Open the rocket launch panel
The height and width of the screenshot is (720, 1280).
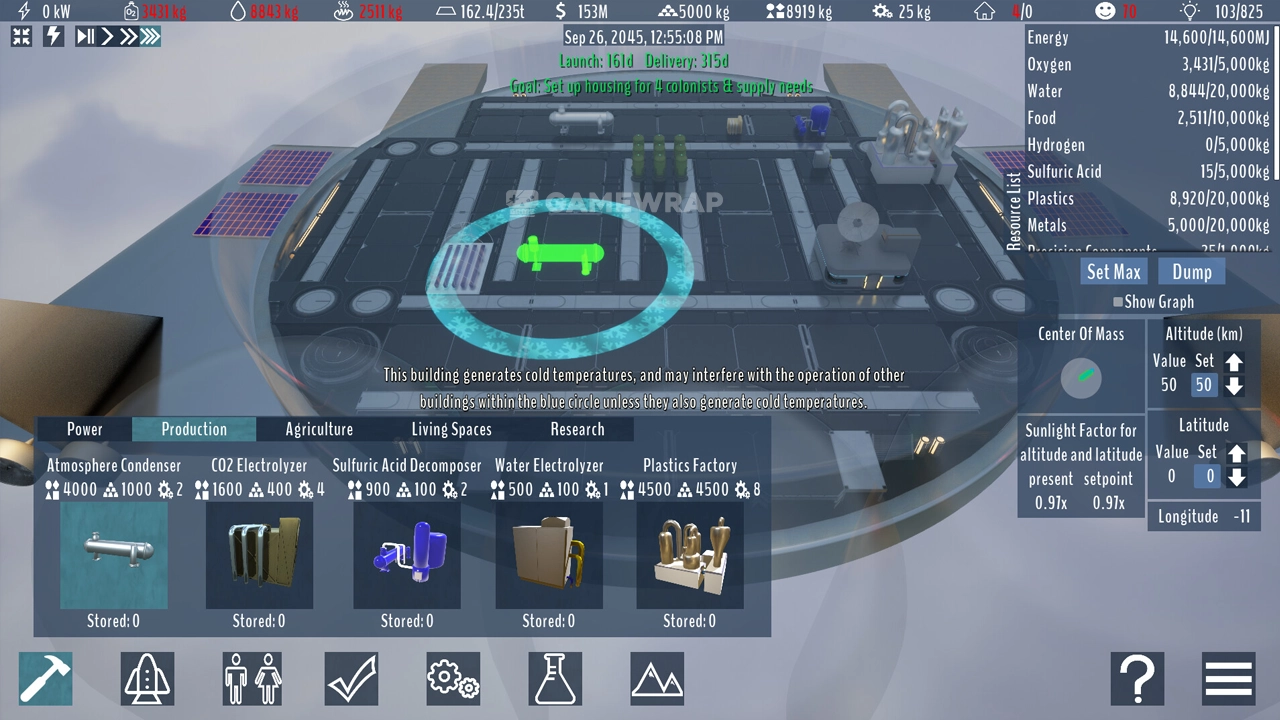(148, 679)
